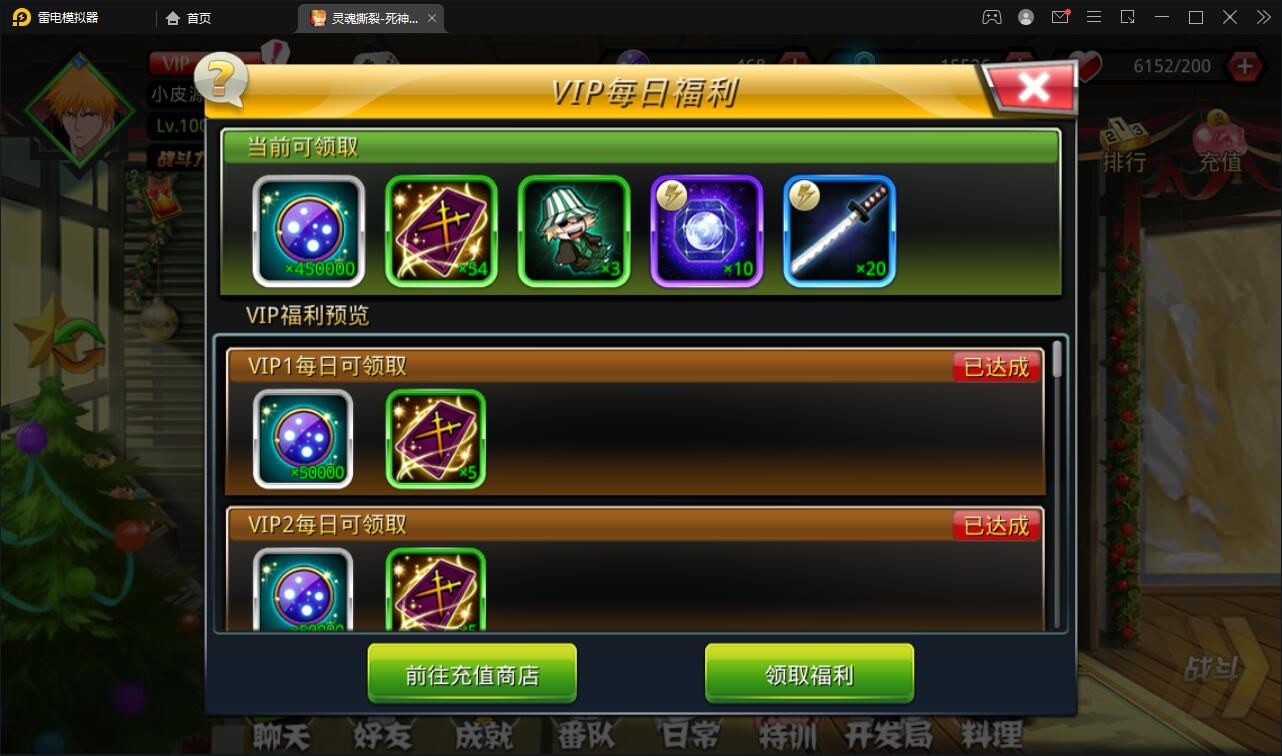The width and height of the screenshot is (1282, 756).
Task: Switch to the 首页 home tab
Action: tap(189, 17)
